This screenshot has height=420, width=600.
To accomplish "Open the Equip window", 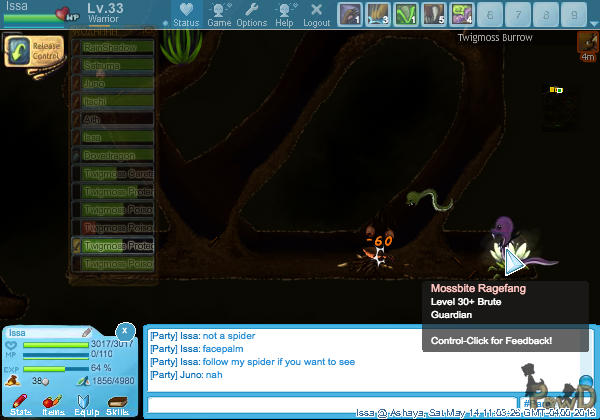I will coord(86,404).
